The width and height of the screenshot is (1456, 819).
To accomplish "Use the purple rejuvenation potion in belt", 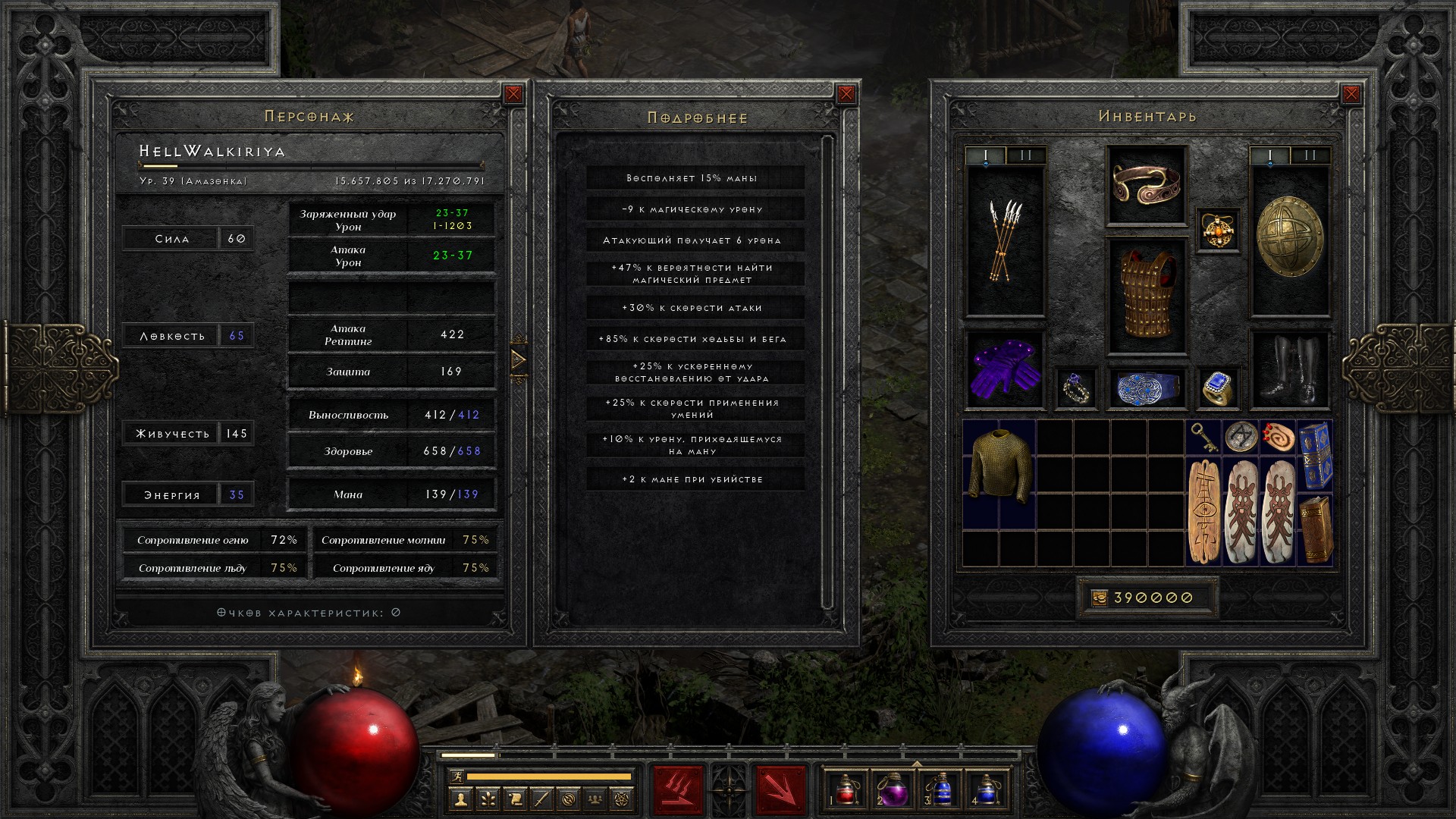I will tap(892, 789).
